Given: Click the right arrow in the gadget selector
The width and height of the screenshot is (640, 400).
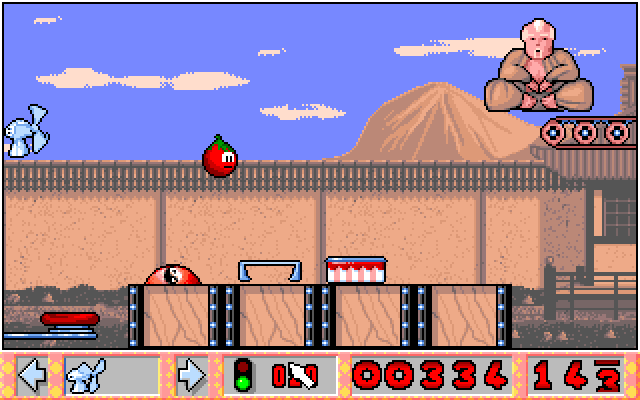Looking at the screenshot, I should click(x=190, y=376).
